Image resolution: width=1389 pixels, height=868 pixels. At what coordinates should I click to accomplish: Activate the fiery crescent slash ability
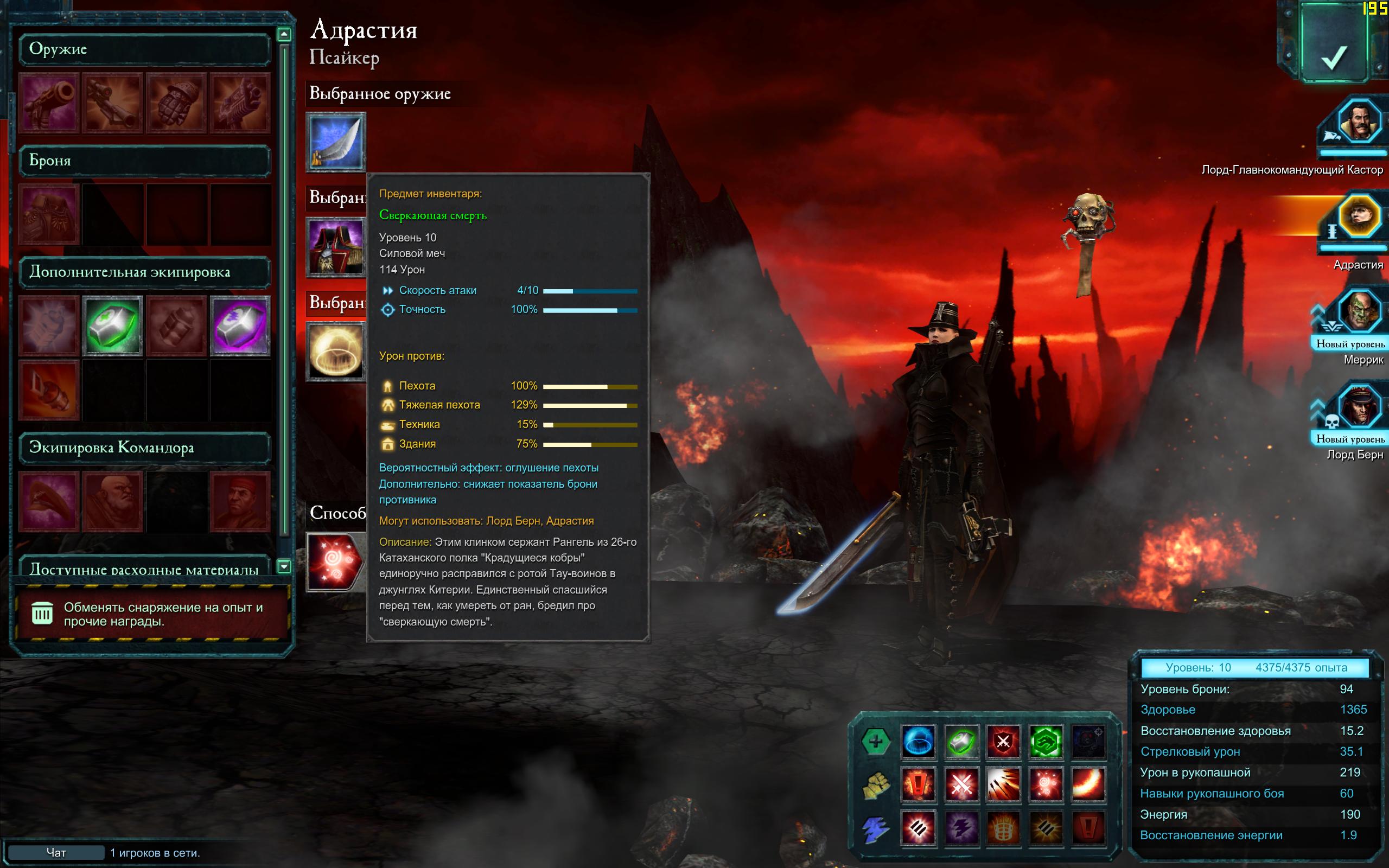pyautogui.click(x=1088, y=784)
